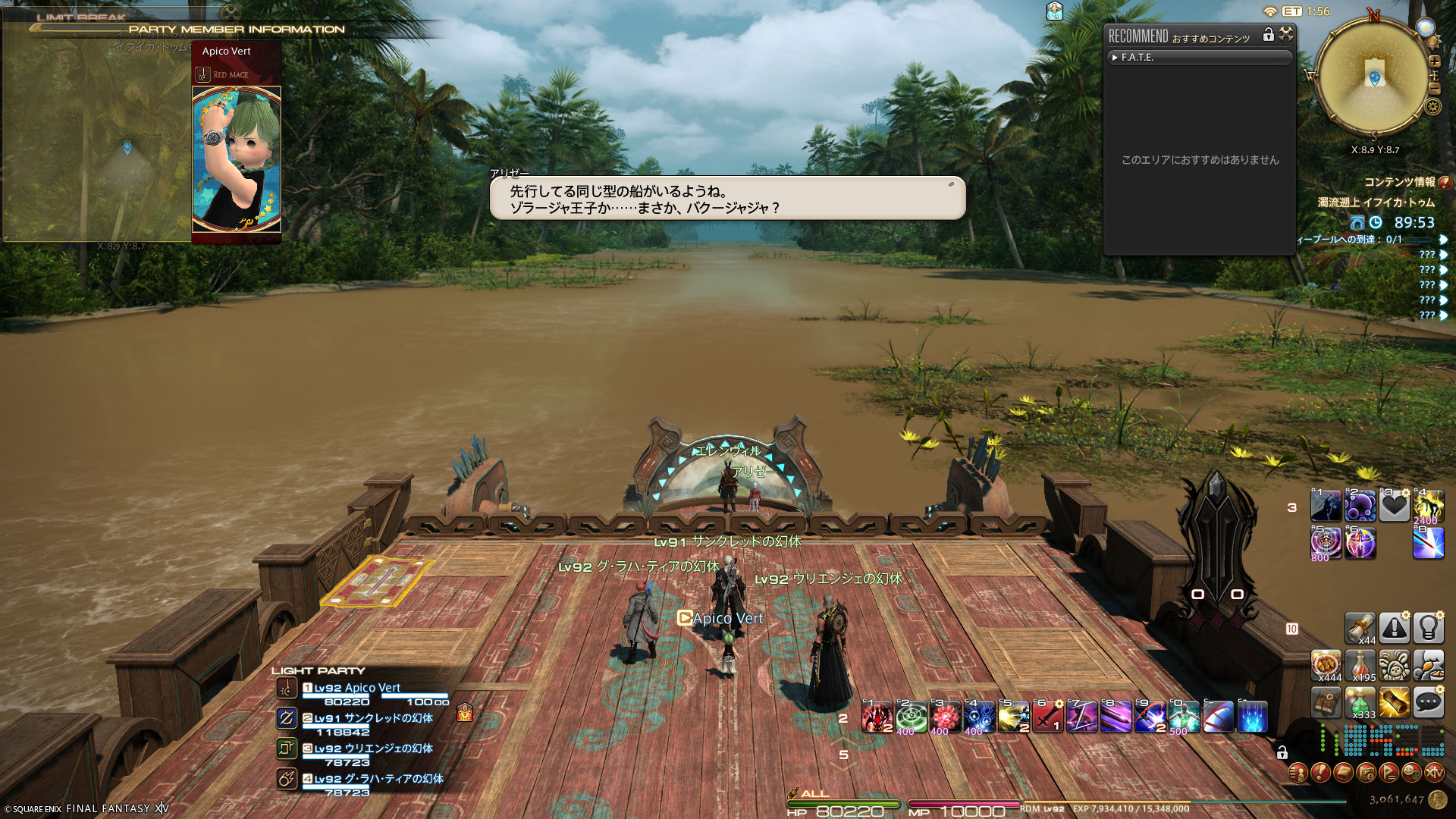Screen dimensions: 1456x819
Task: Zoom in the minimap with plus button
Action: click(1434, 61)
